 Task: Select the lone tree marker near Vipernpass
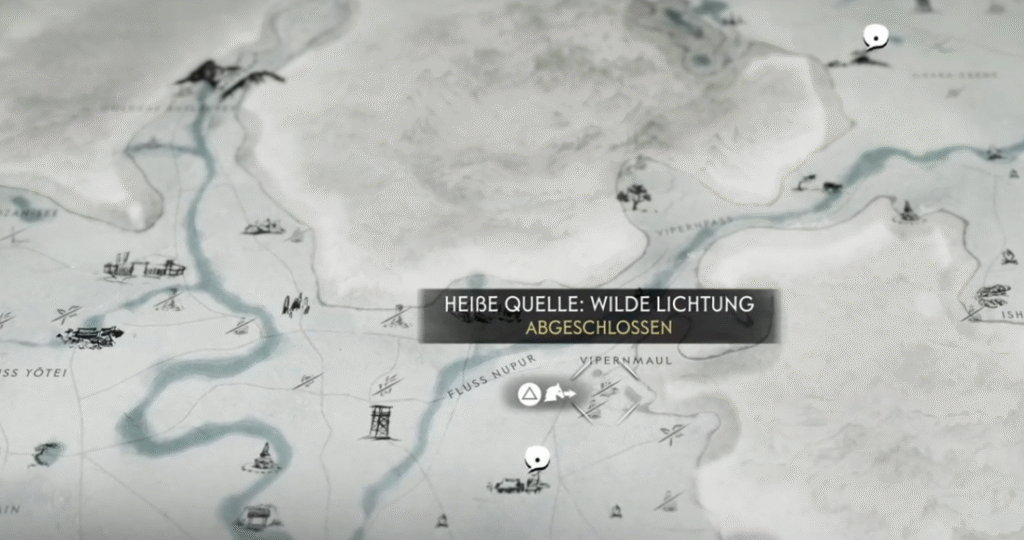point(634,195)
